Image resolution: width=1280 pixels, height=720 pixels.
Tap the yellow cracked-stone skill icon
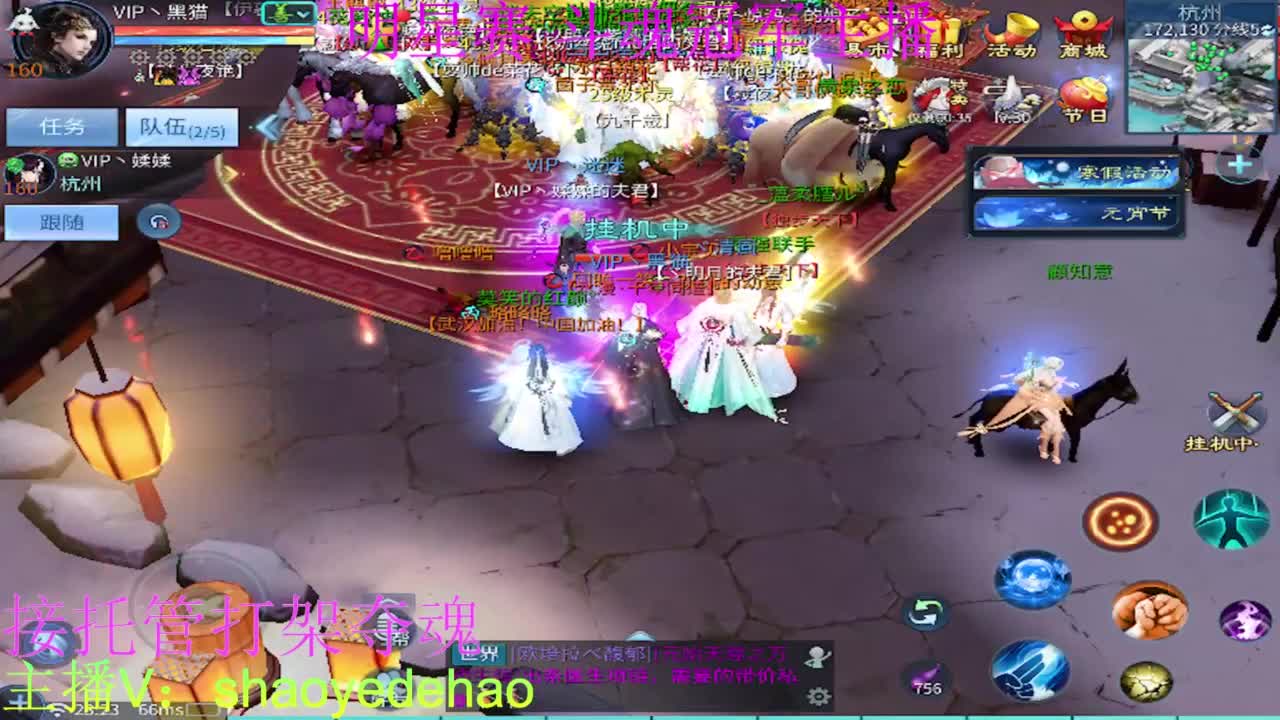click(x=1145, y=682)
